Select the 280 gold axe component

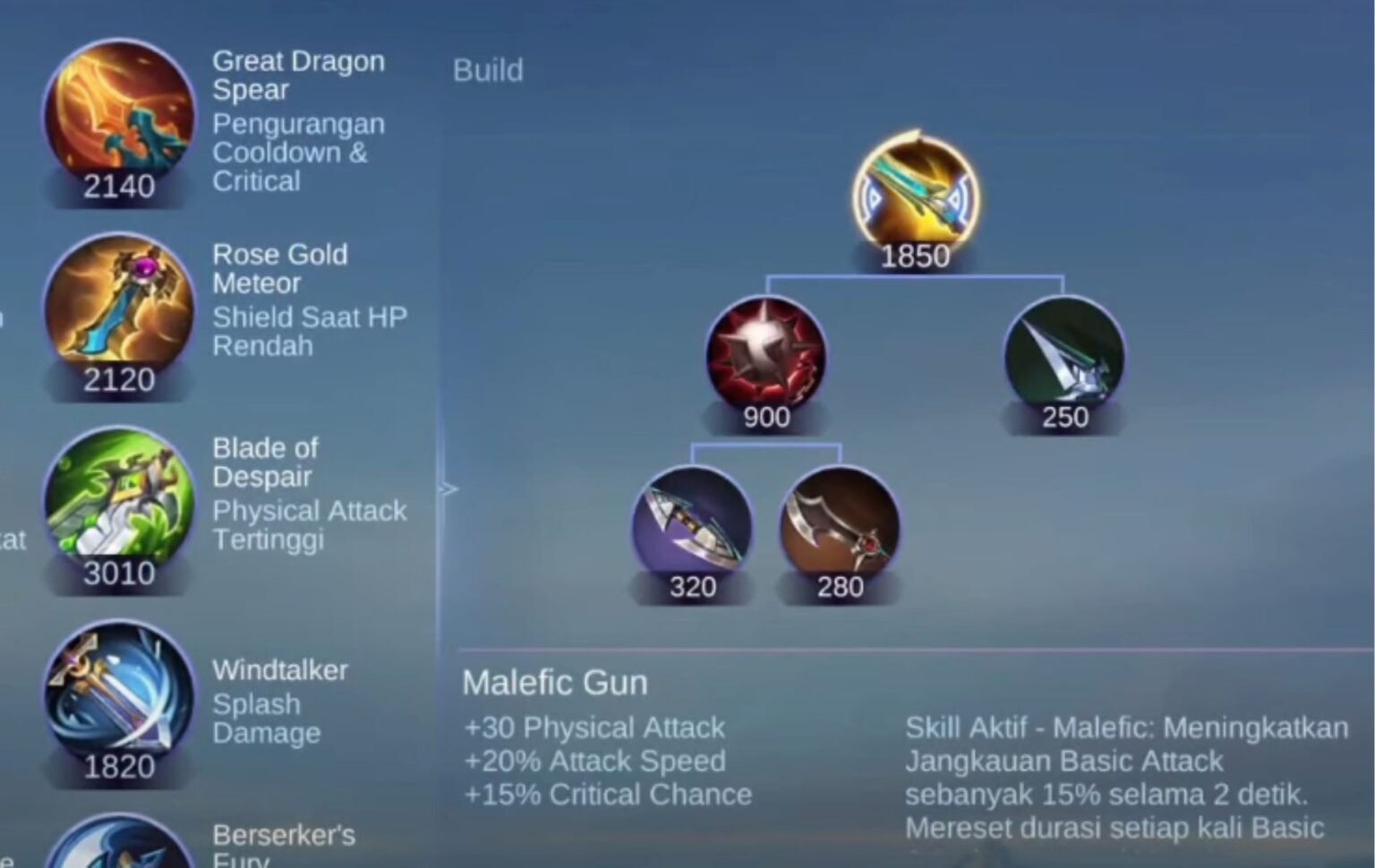pyautogui.click(x=840, y=528)
